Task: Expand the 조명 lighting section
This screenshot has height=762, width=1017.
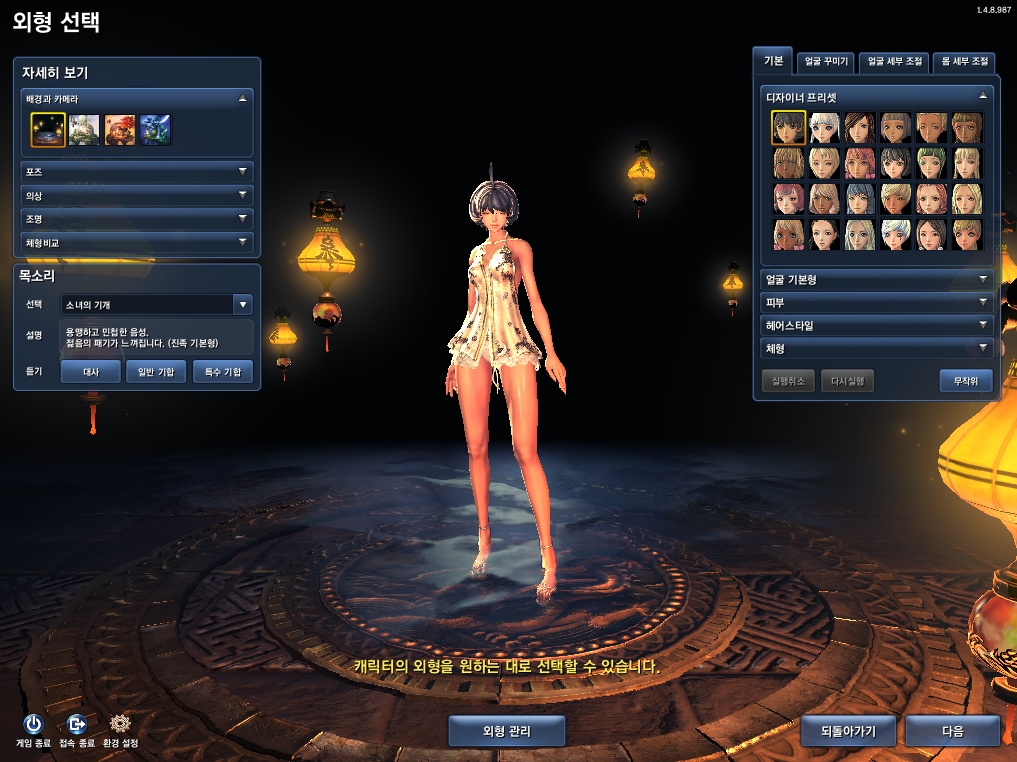Action: 137,219
